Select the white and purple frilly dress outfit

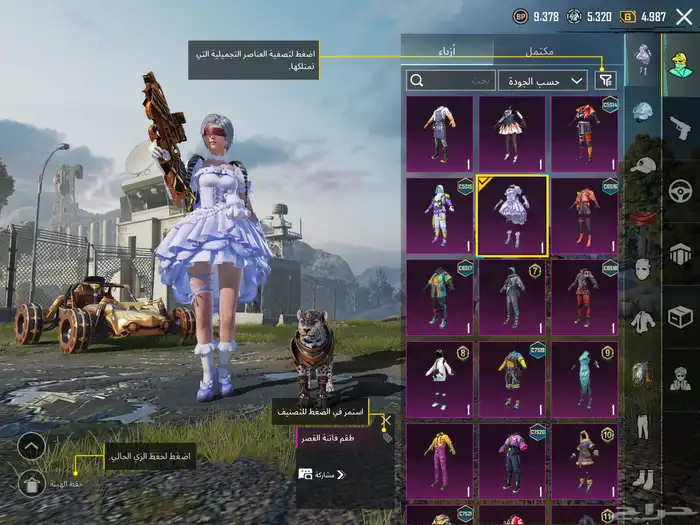tap(512, 216)
